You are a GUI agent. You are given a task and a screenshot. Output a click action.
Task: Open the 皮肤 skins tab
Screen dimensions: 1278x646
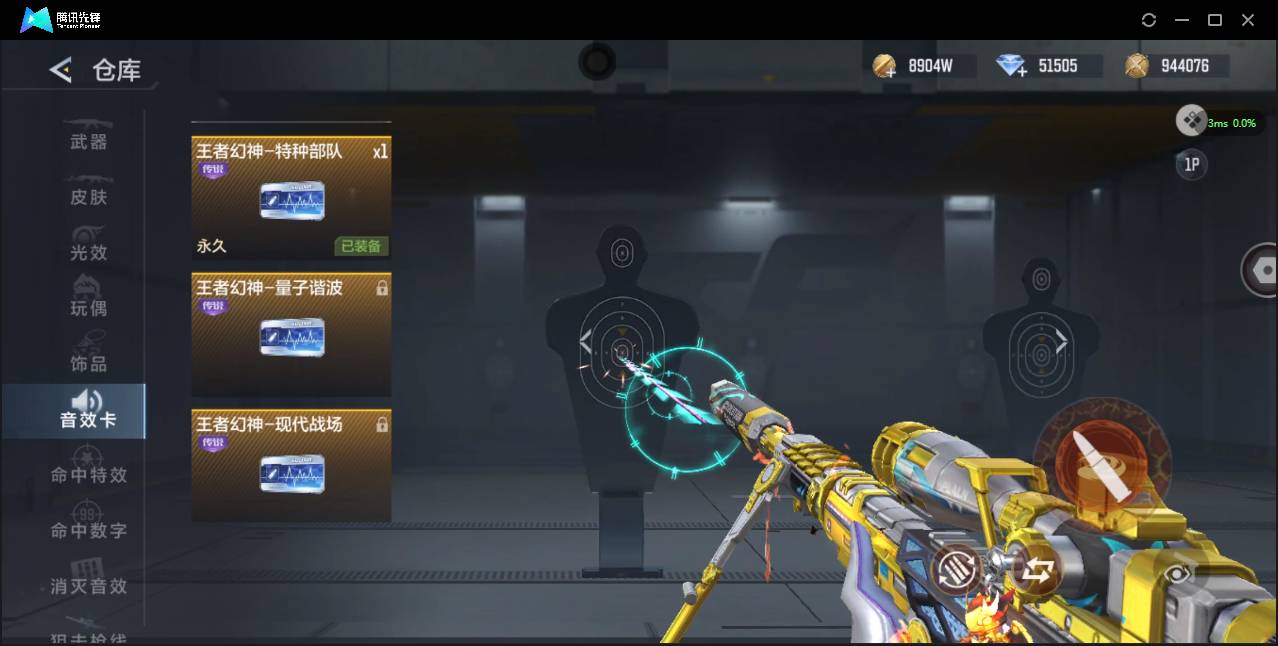point(88,196)
